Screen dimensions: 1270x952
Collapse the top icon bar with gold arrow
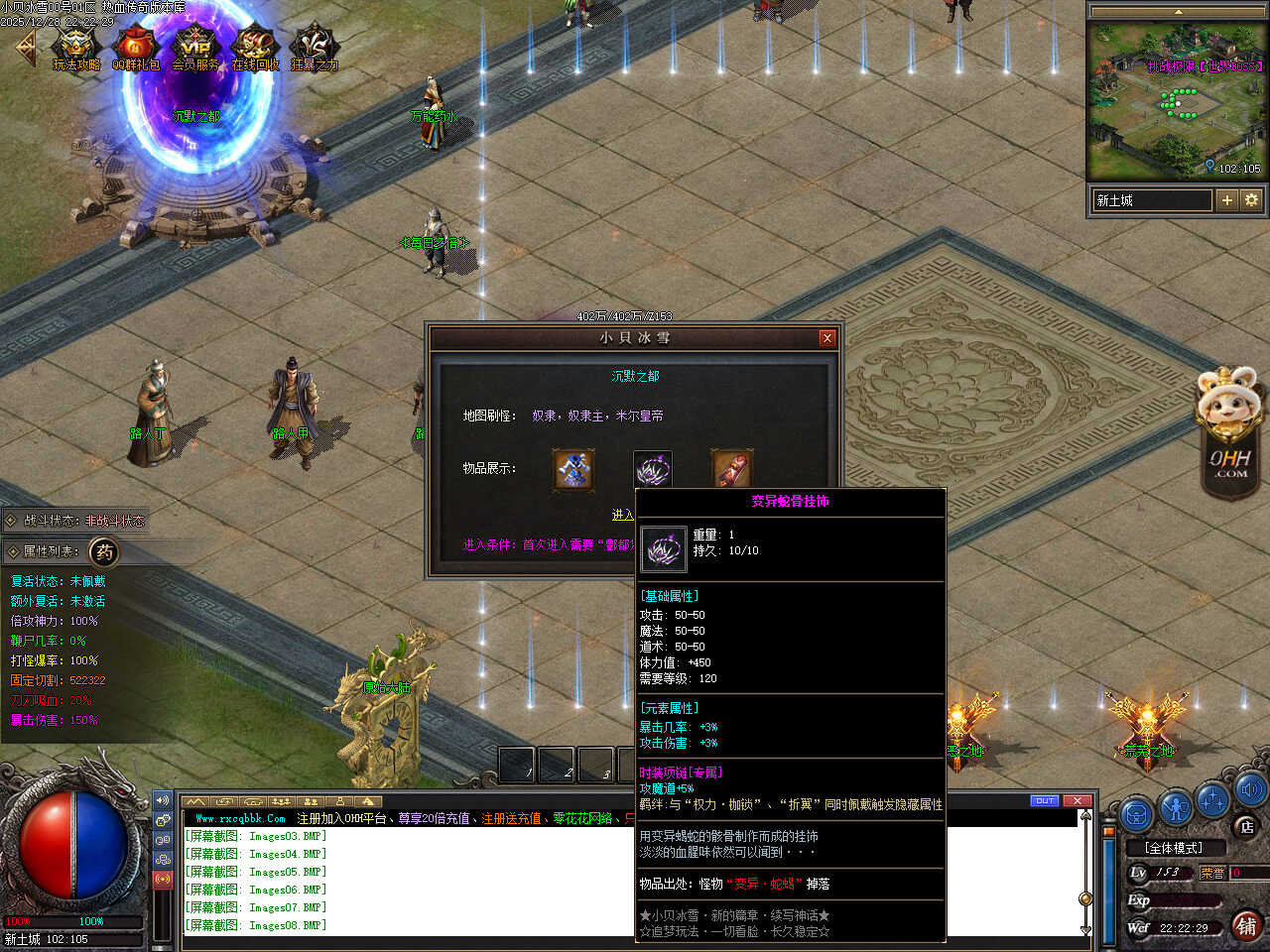(x=24, y=47)
